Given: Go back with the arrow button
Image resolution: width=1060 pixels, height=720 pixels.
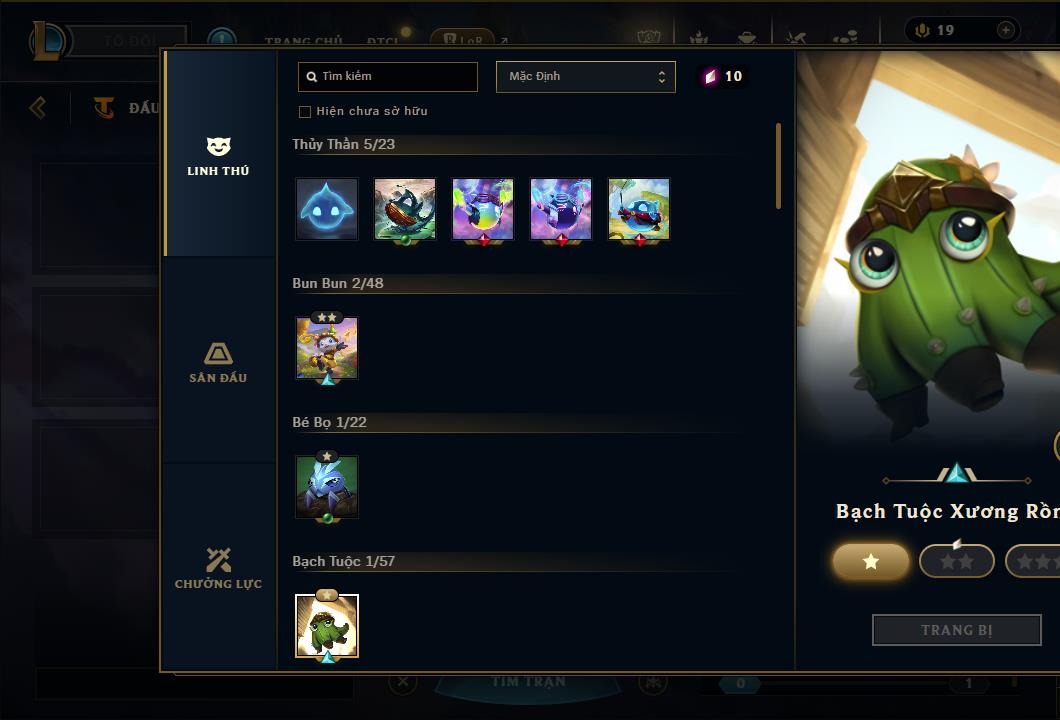Looking at the screenshot, I should coord(38,107).
